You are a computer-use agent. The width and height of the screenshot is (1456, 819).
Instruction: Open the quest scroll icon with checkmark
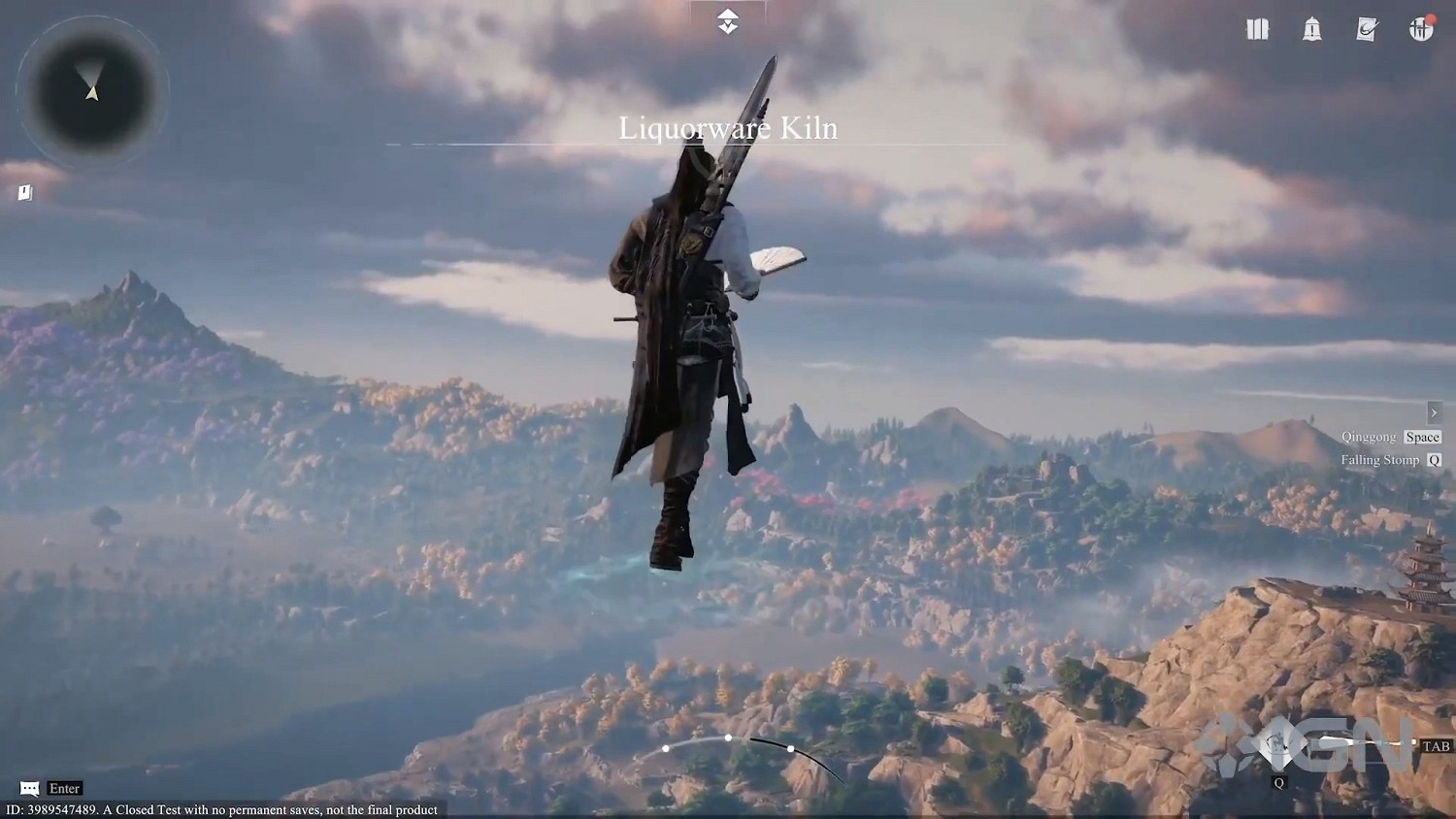[x=1365, y=30]
